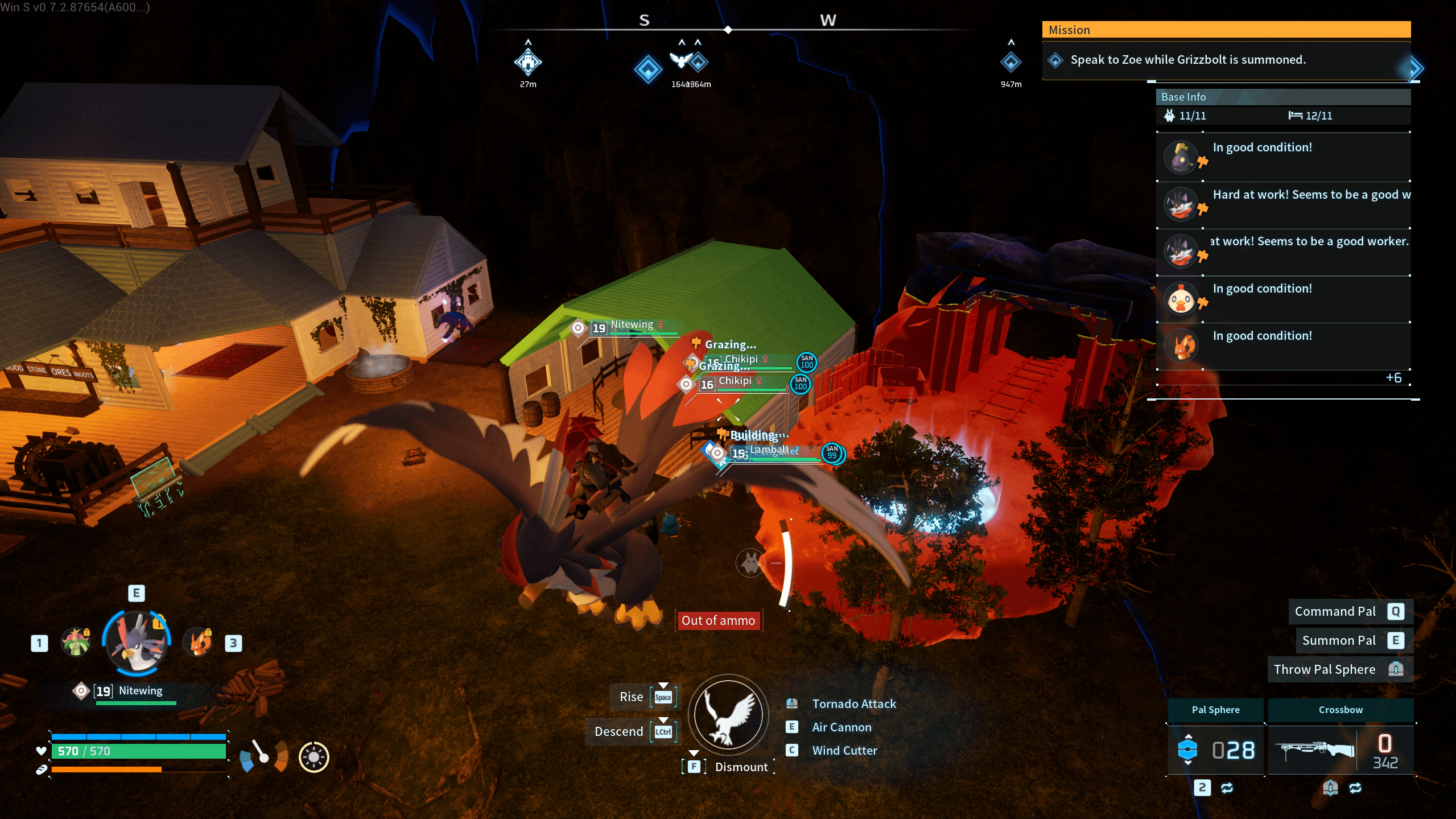The height and width of the screenshot is (819, 1456).
Task: Select the Chikipi base pal status row
Action: [x=1284, y=299]
